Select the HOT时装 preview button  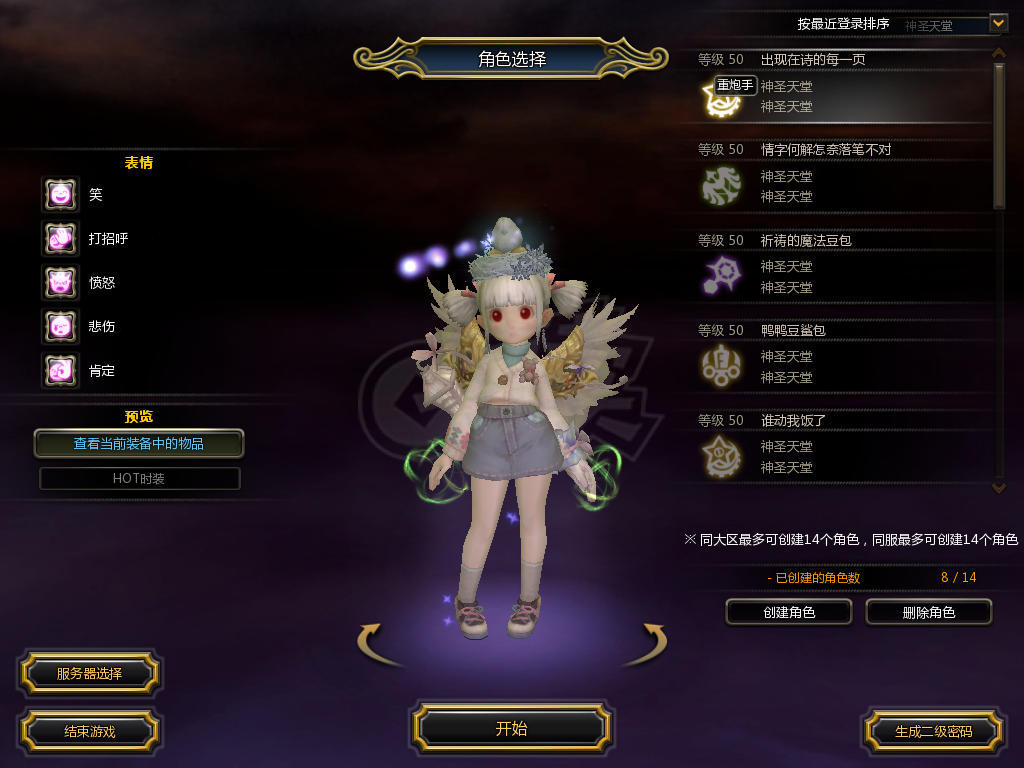coord(139,478)
